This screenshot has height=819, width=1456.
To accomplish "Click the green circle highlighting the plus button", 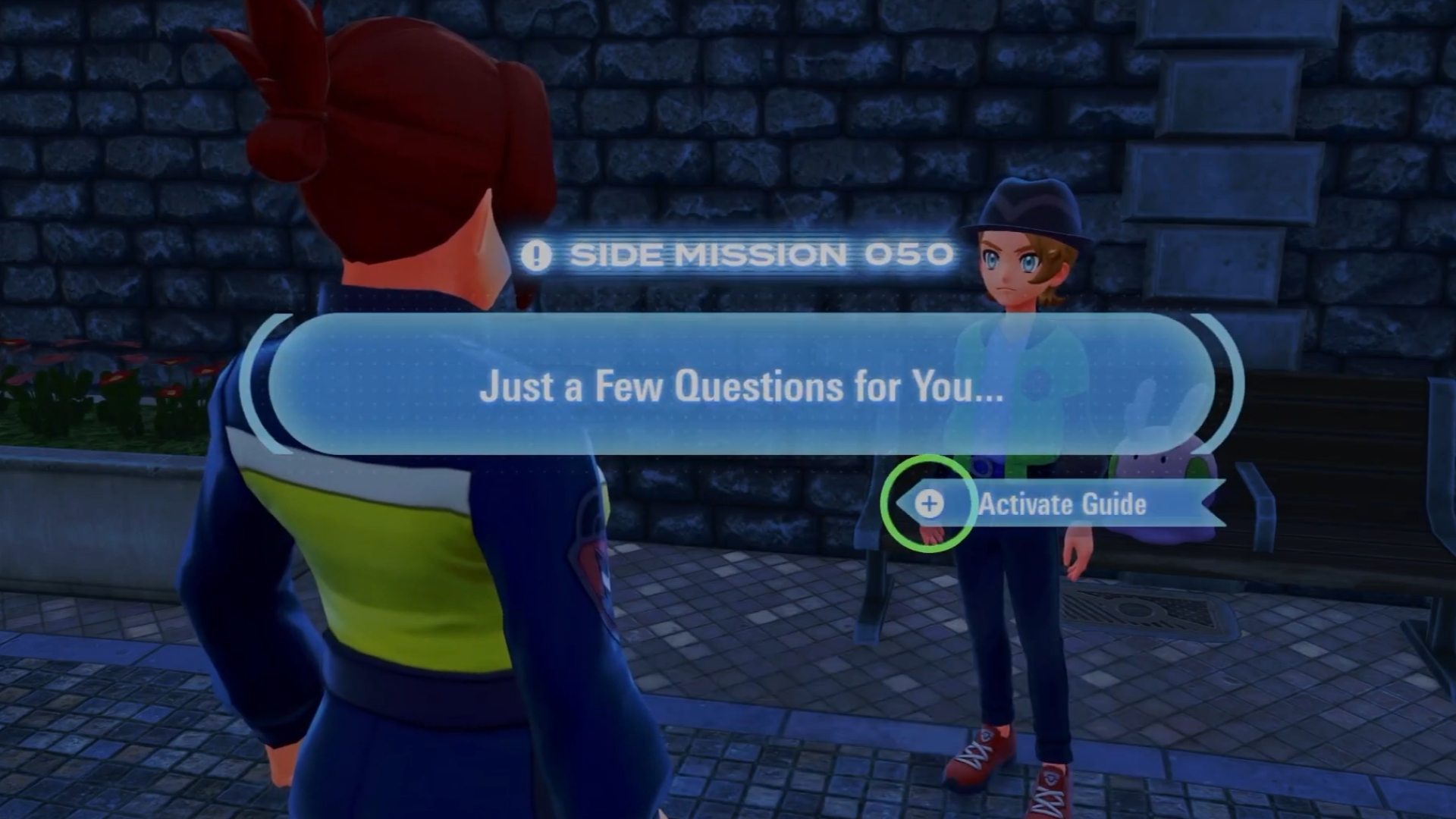I will (x=930, y=503).
